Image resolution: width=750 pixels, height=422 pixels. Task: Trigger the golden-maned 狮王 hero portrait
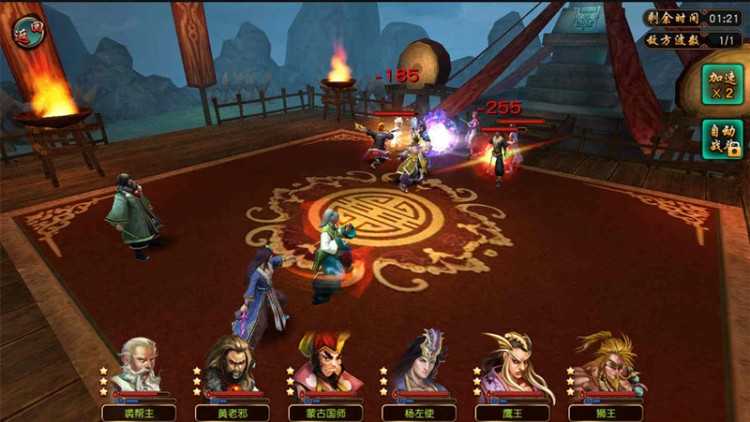pos(605,364)
